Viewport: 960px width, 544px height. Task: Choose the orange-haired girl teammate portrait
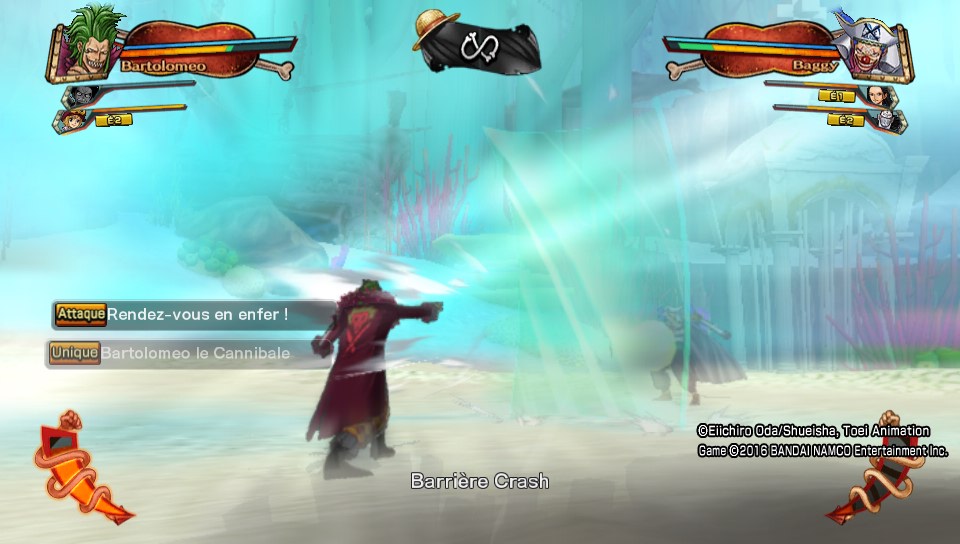click(72, 120)
